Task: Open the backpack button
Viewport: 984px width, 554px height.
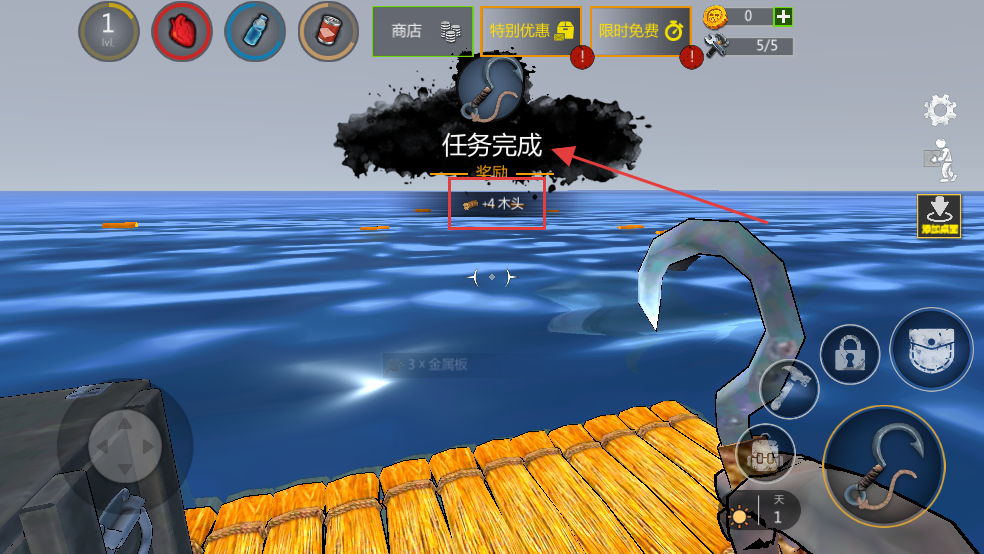Action: click(x=765, y=454)
